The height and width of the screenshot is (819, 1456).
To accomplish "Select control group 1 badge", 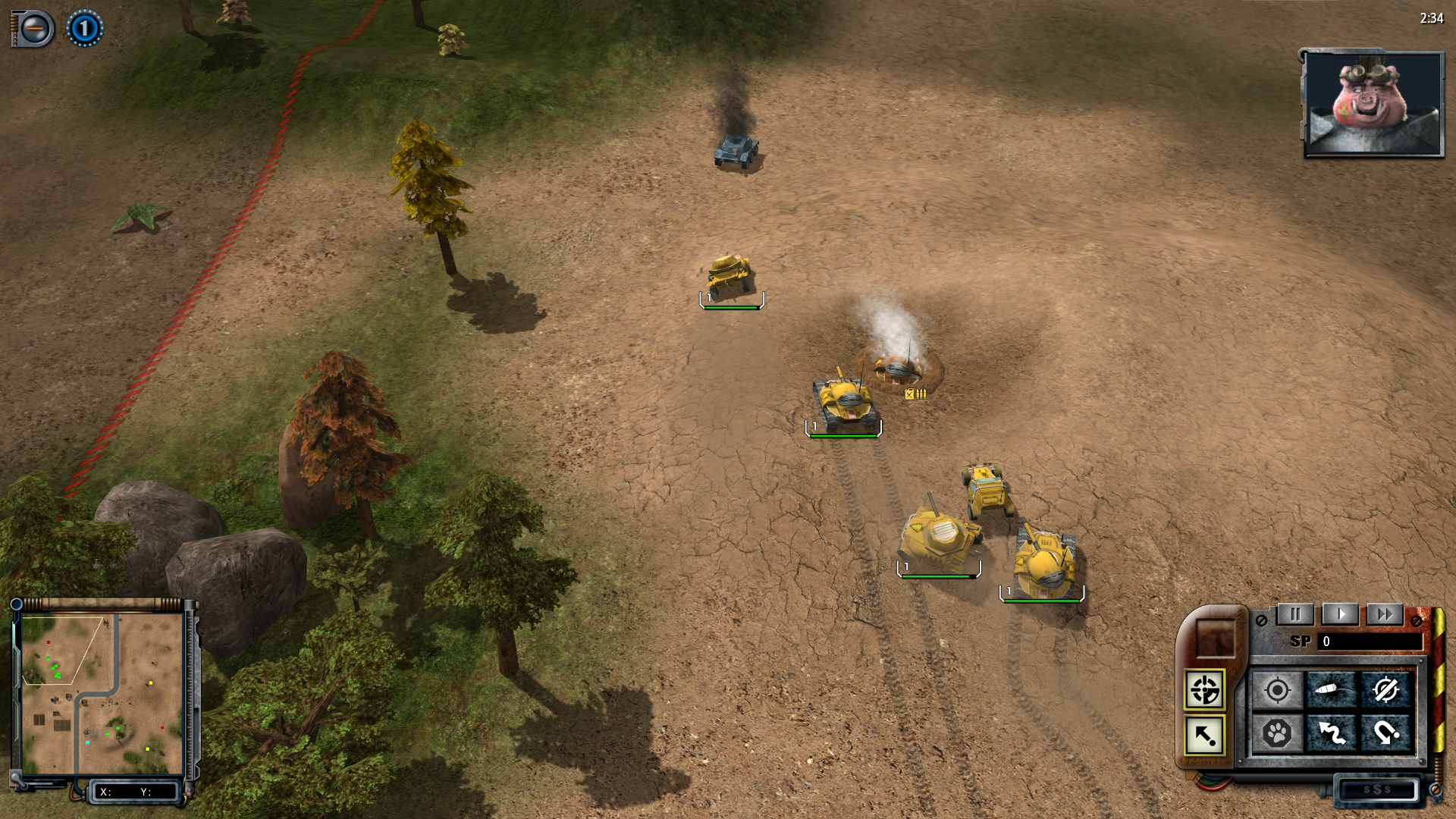I will click(x=84, y=29).
